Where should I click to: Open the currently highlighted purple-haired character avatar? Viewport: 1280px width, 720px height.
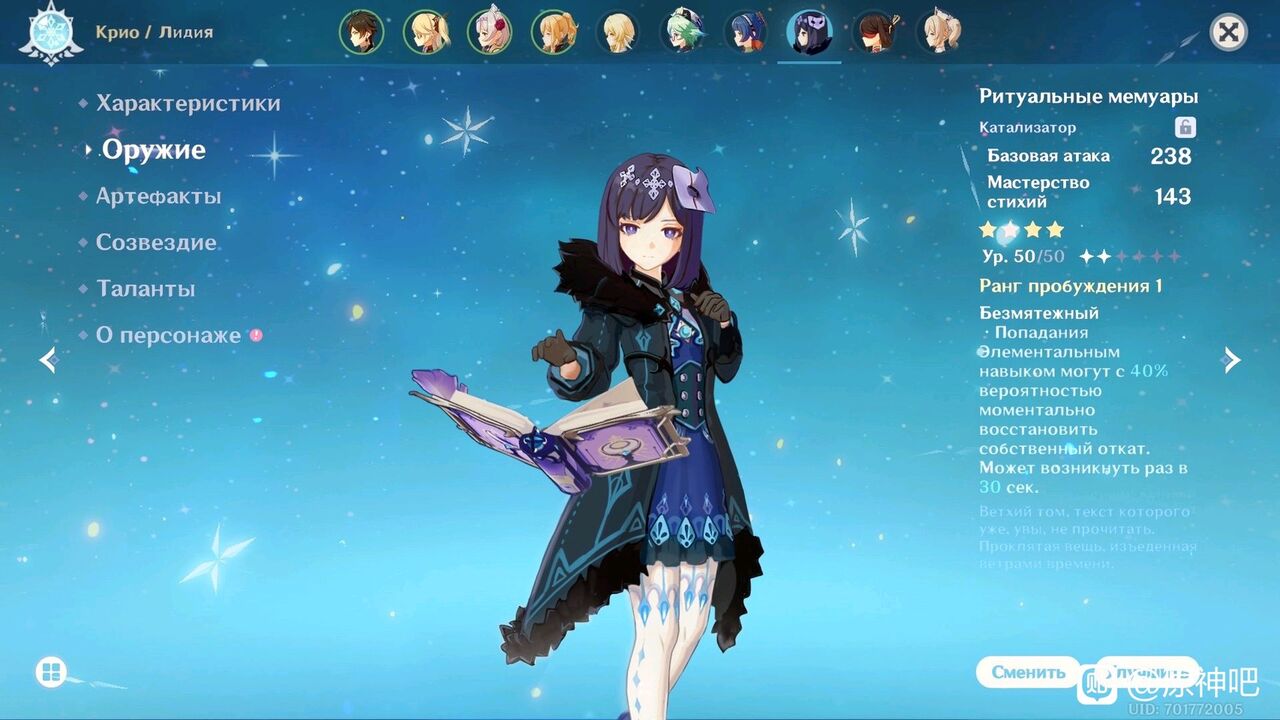point(810,30)
